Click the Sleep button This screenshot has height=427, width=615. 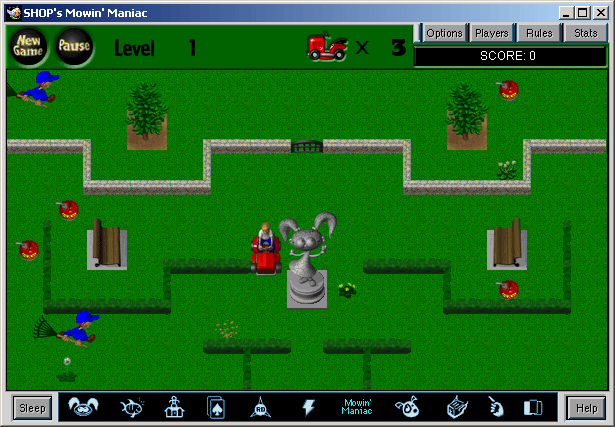pyautogui.click(x=32, y=407)
